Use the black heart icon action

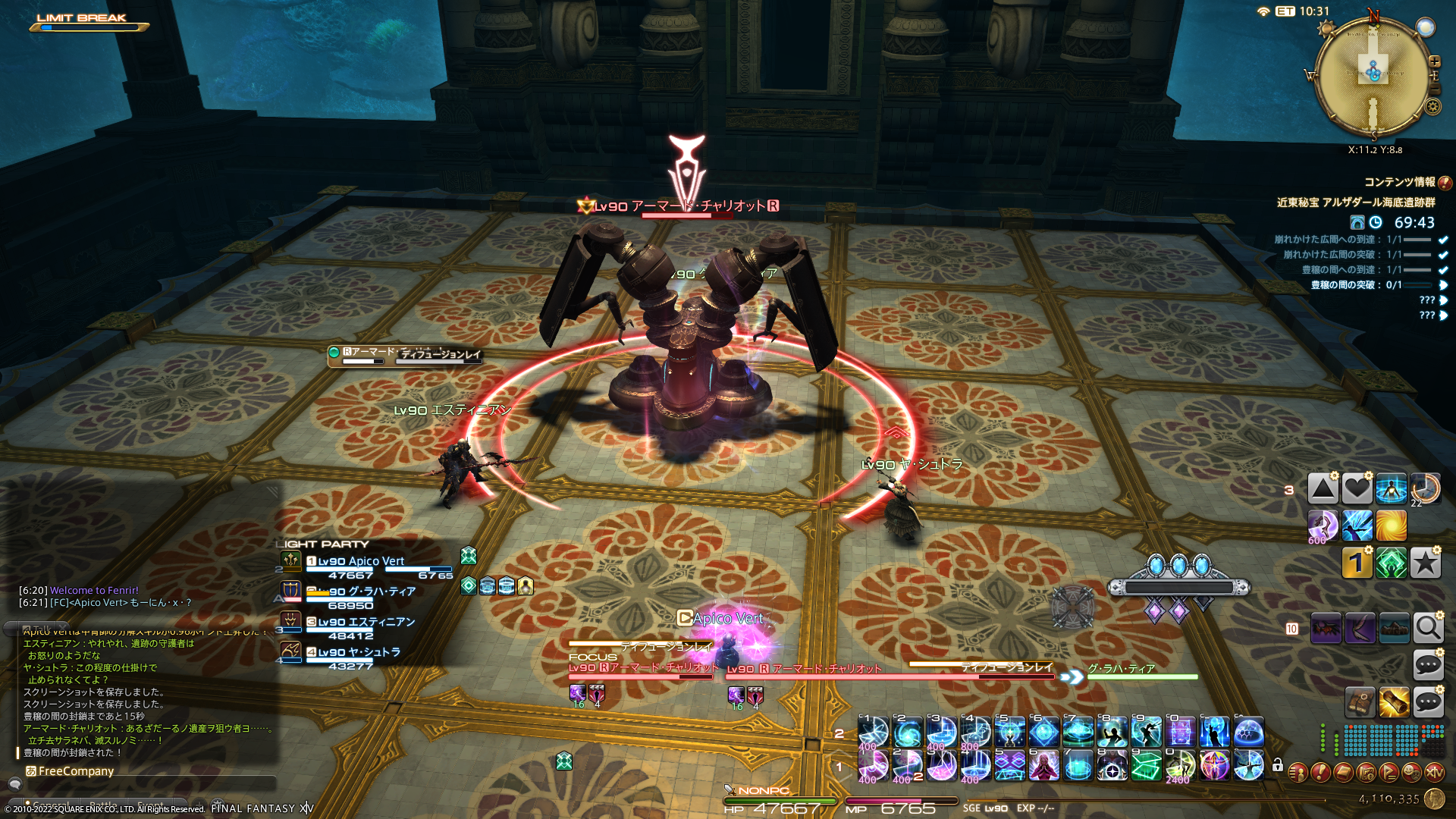pyautogui.click(x=1357, y=489)
